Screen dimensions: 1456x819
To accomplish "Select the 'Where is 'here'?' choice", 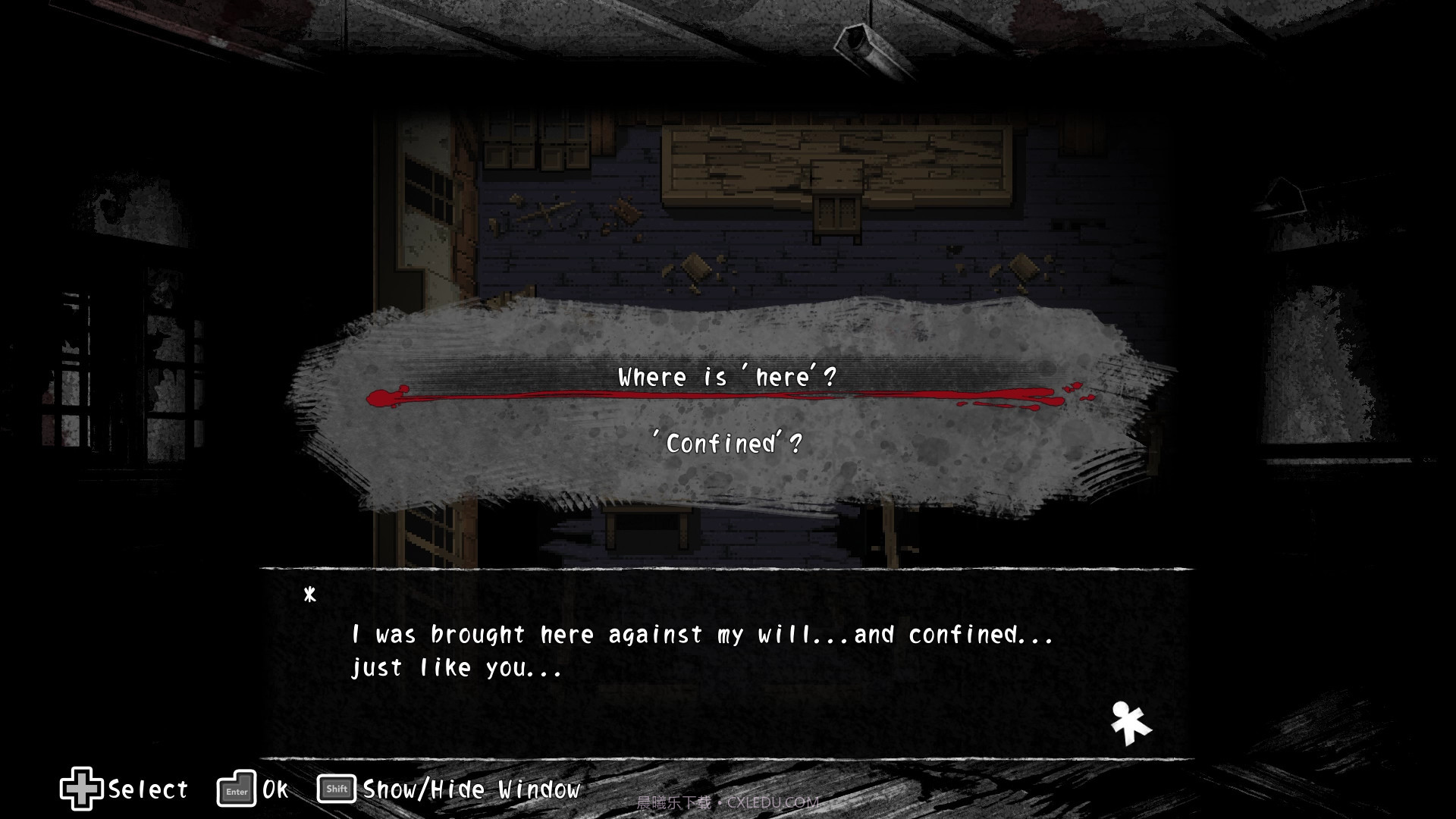I will coord(726,376).
